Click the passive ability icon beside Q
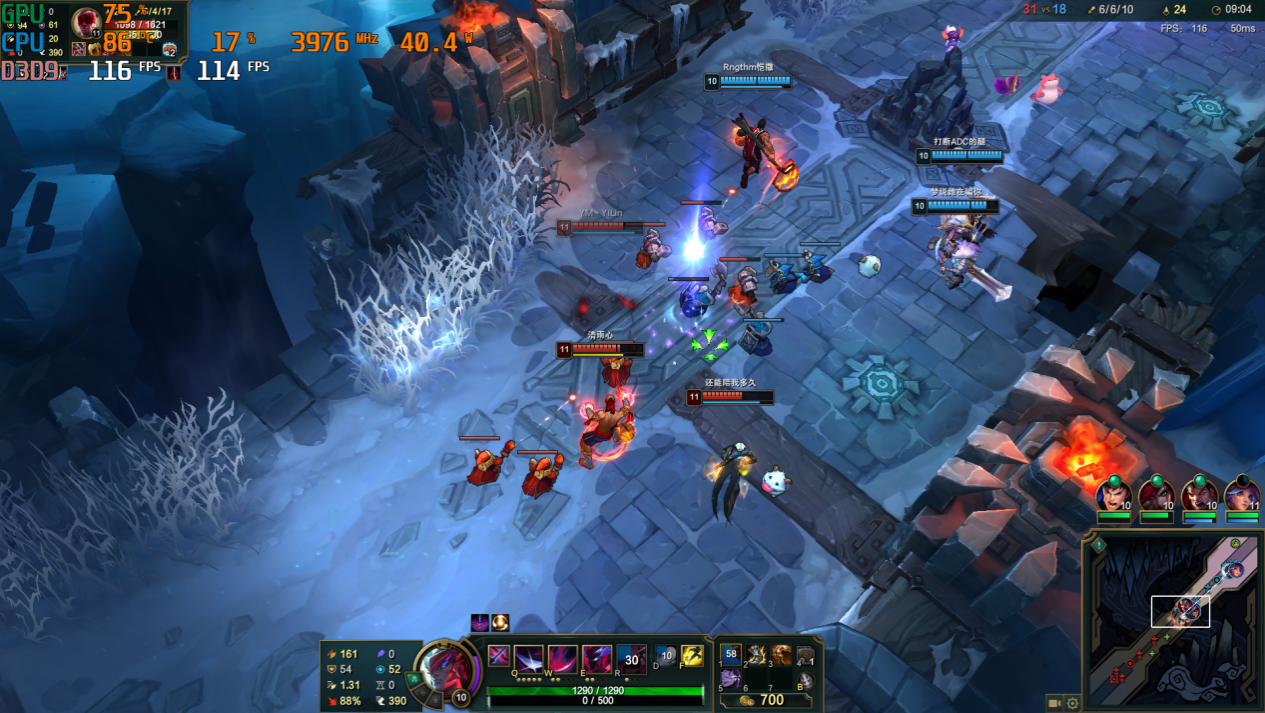 498,656
